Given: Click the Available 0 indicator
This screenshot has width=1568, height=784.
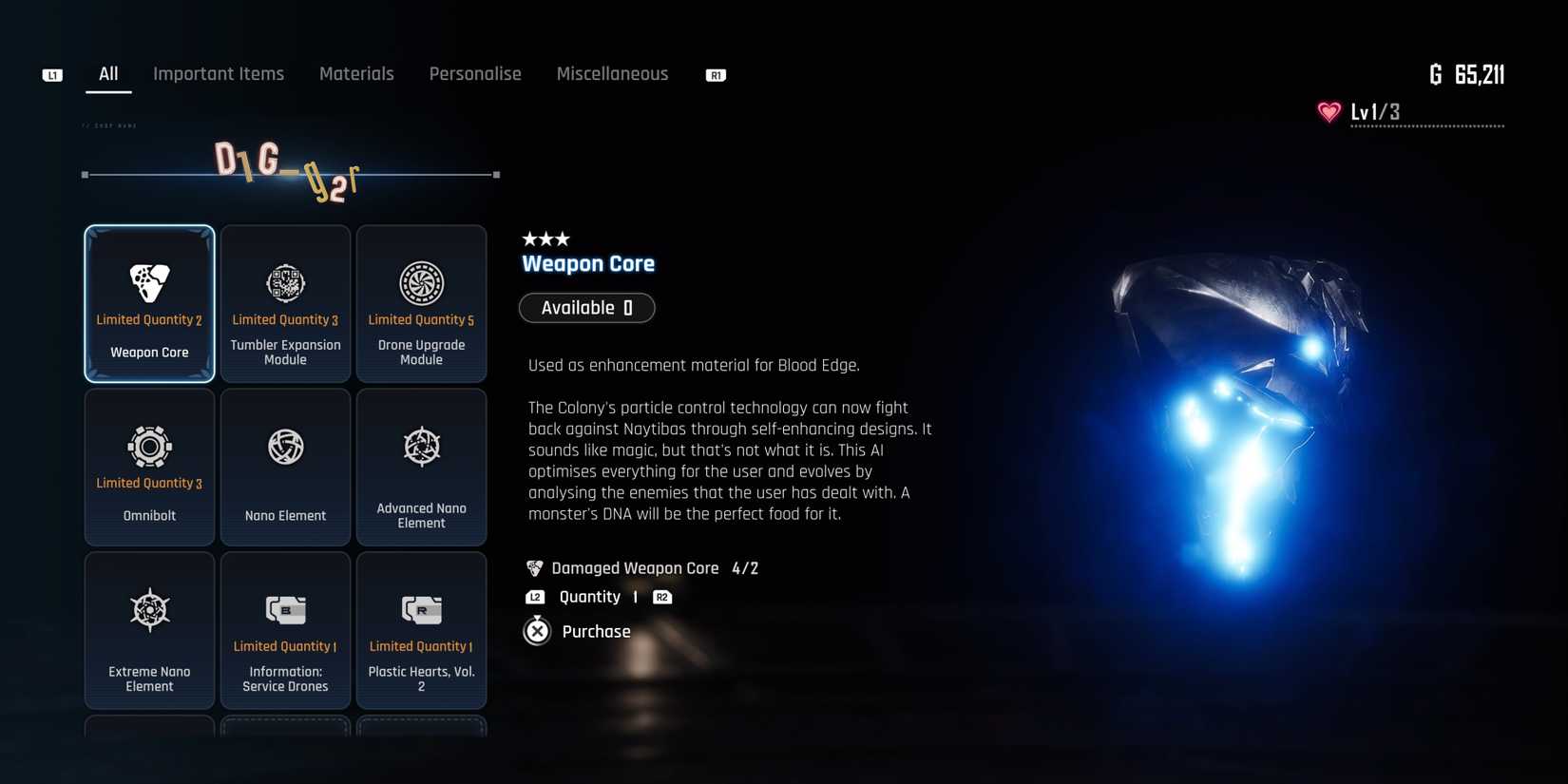Looking at the screenshot, I should tap(586, 307).
